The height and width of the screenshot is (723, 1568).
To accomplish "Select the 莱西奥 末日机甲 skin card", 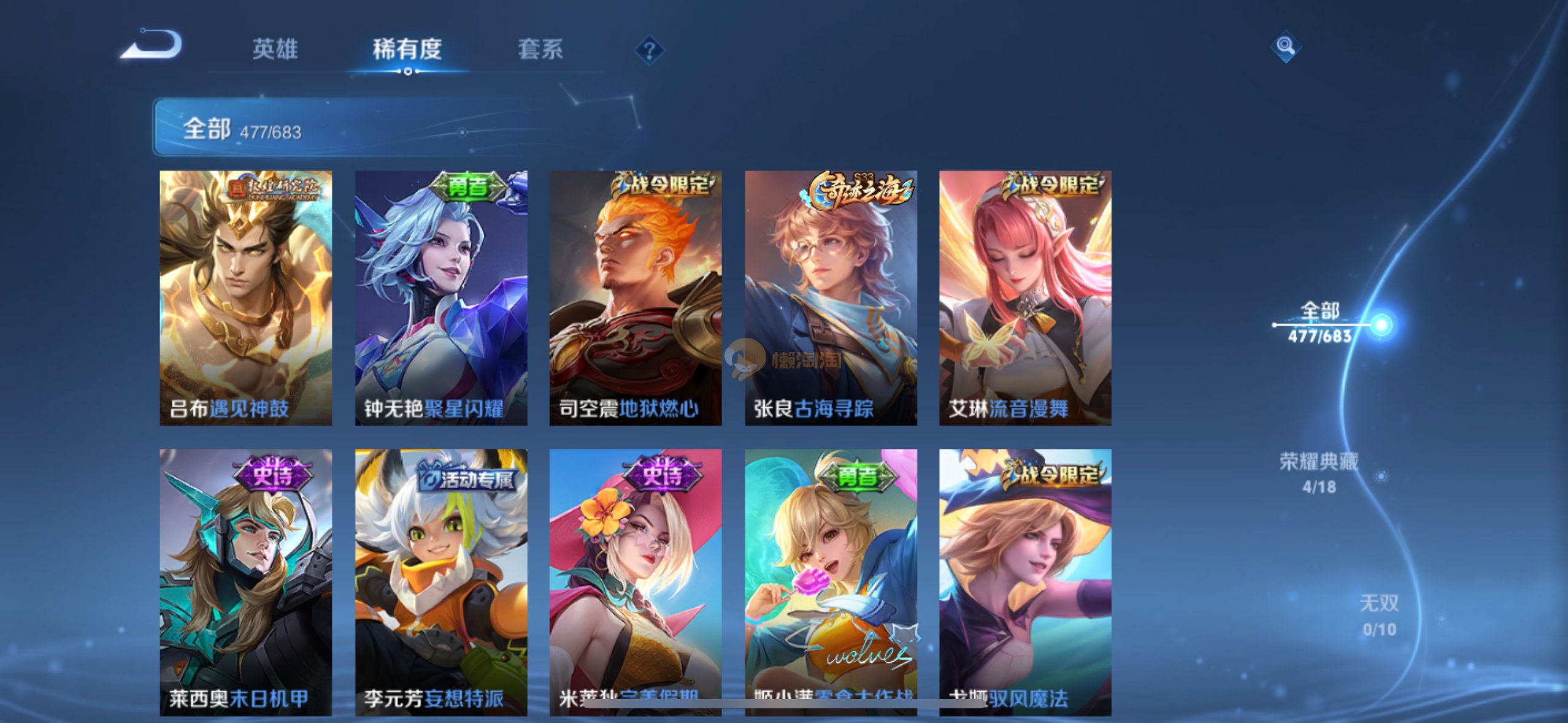I will coord(245,581).
